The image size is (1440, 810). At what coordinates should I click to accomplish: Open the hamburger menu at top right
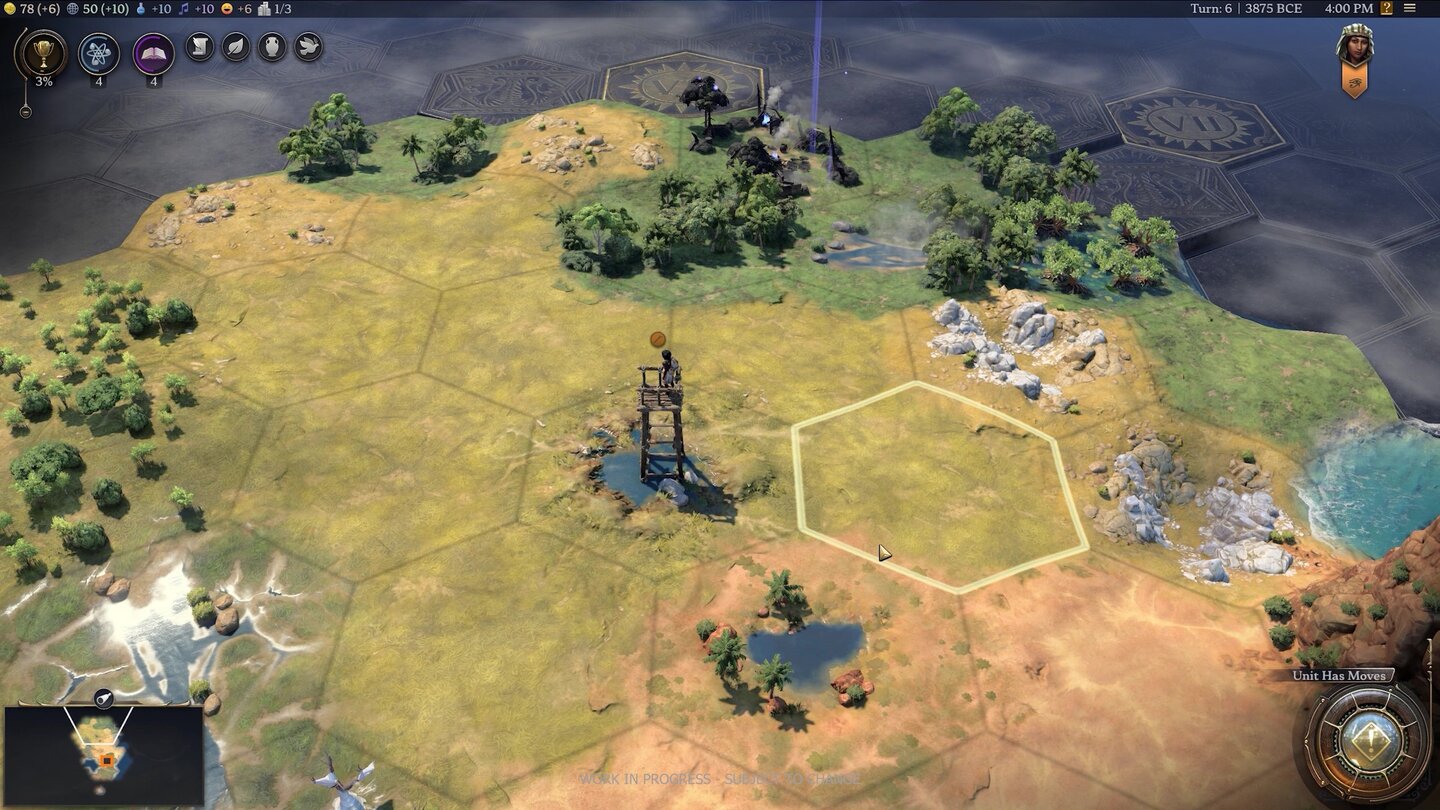tap(1410, 8)
